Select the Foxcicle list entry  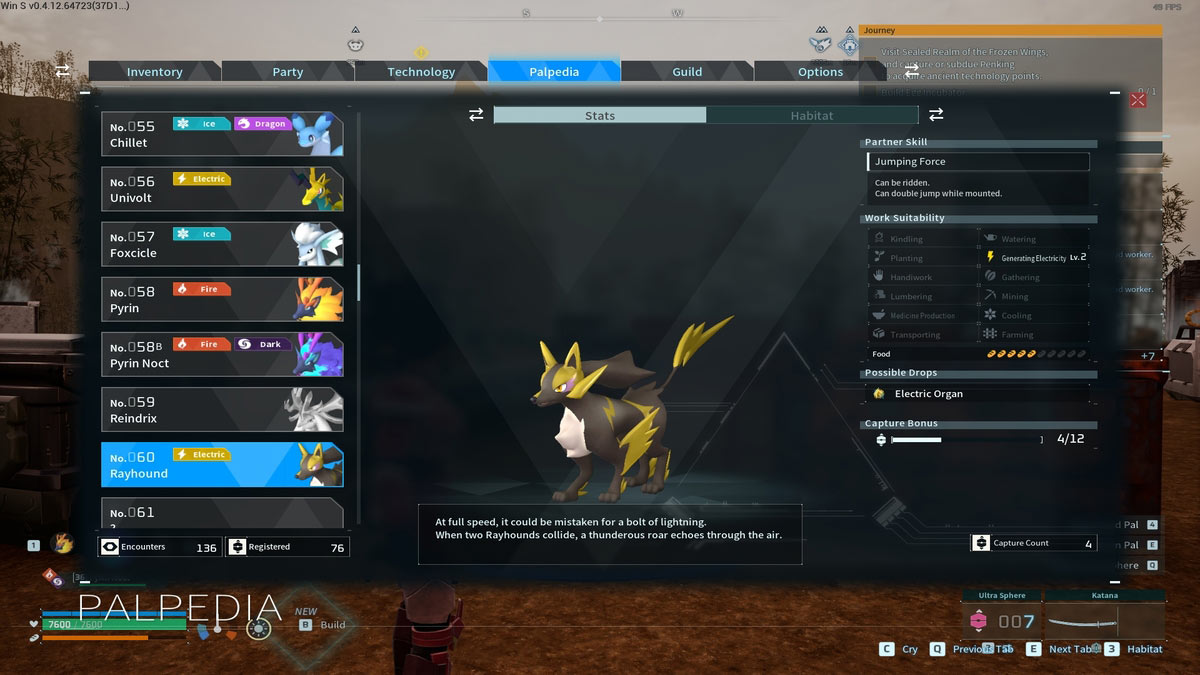click(x=222, y=244)
